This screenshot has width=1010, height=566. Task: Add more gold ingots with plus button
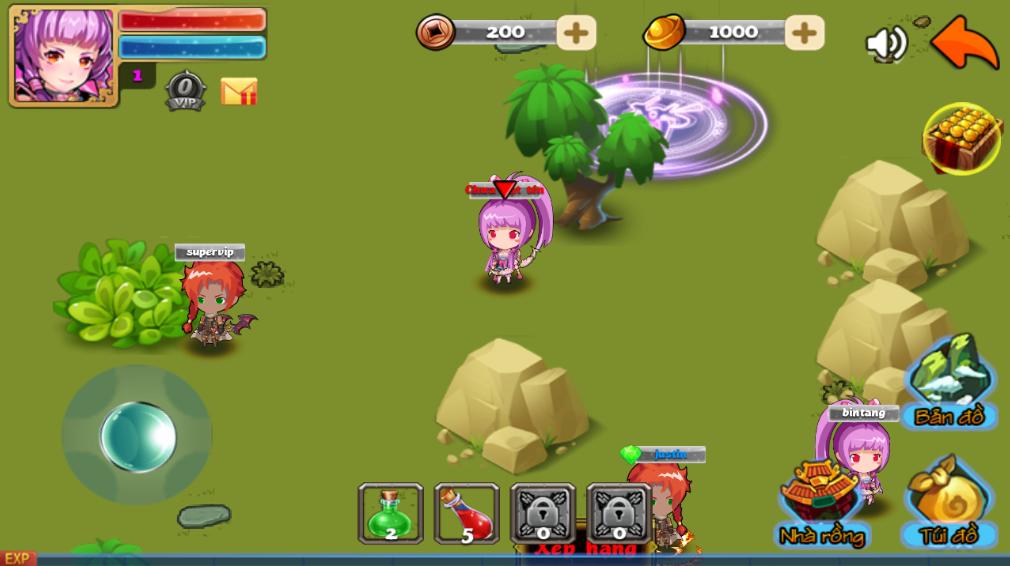[x=804, y=32]
